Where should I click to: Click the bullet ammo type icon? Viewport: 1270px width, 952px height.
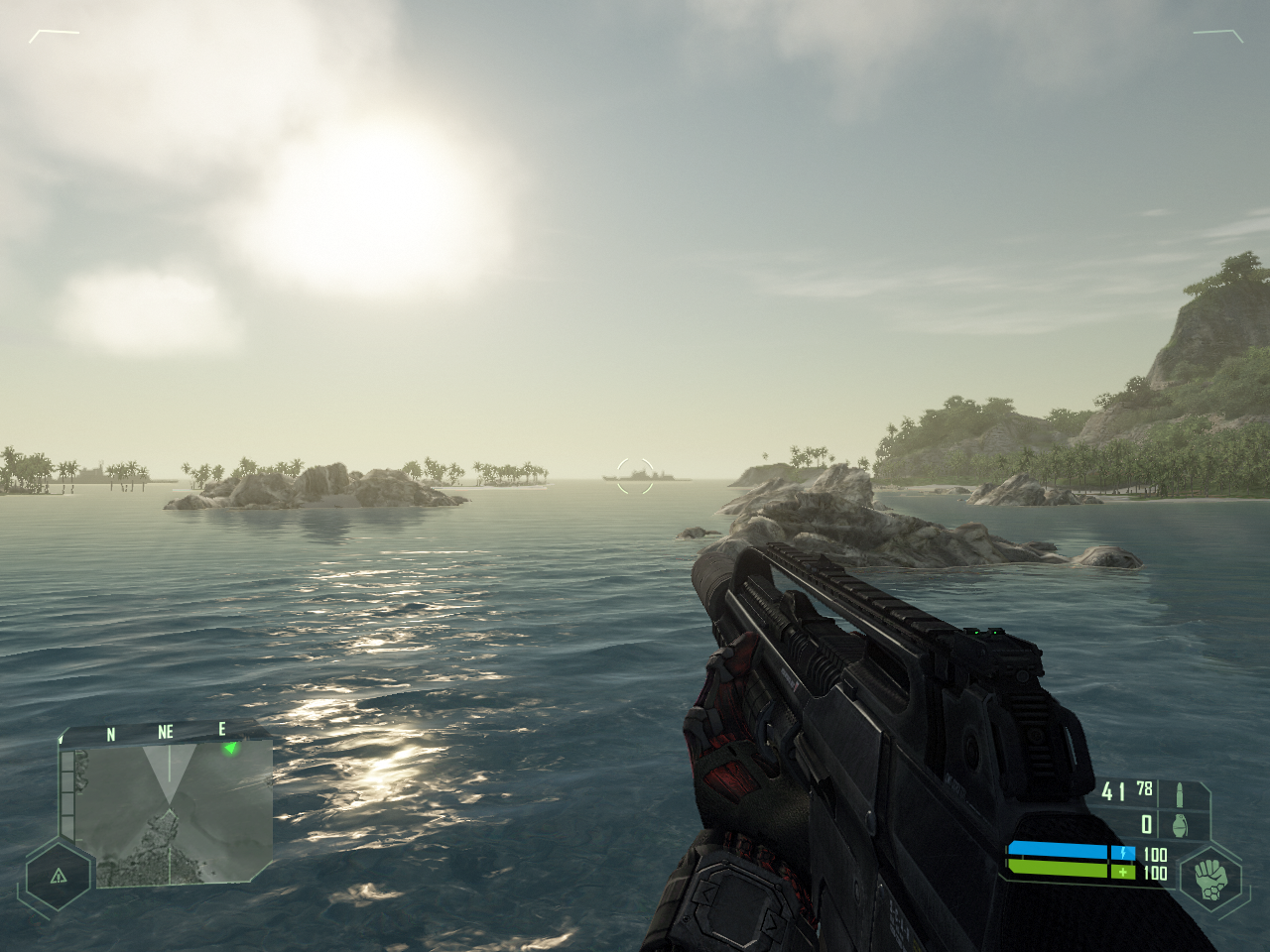click(x=1180, y=794)
